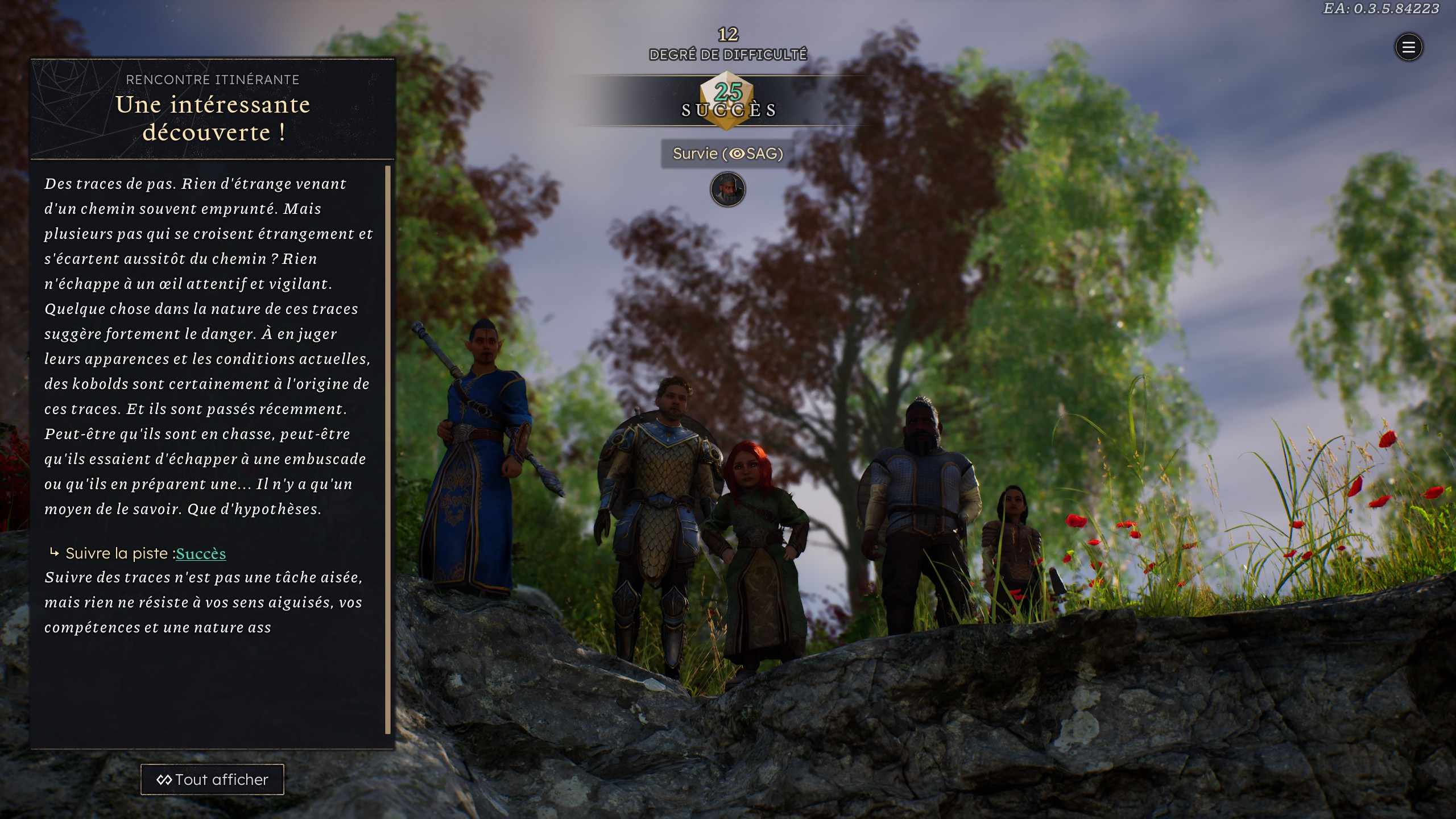Click the Survie (SAG) skill label

727,154
